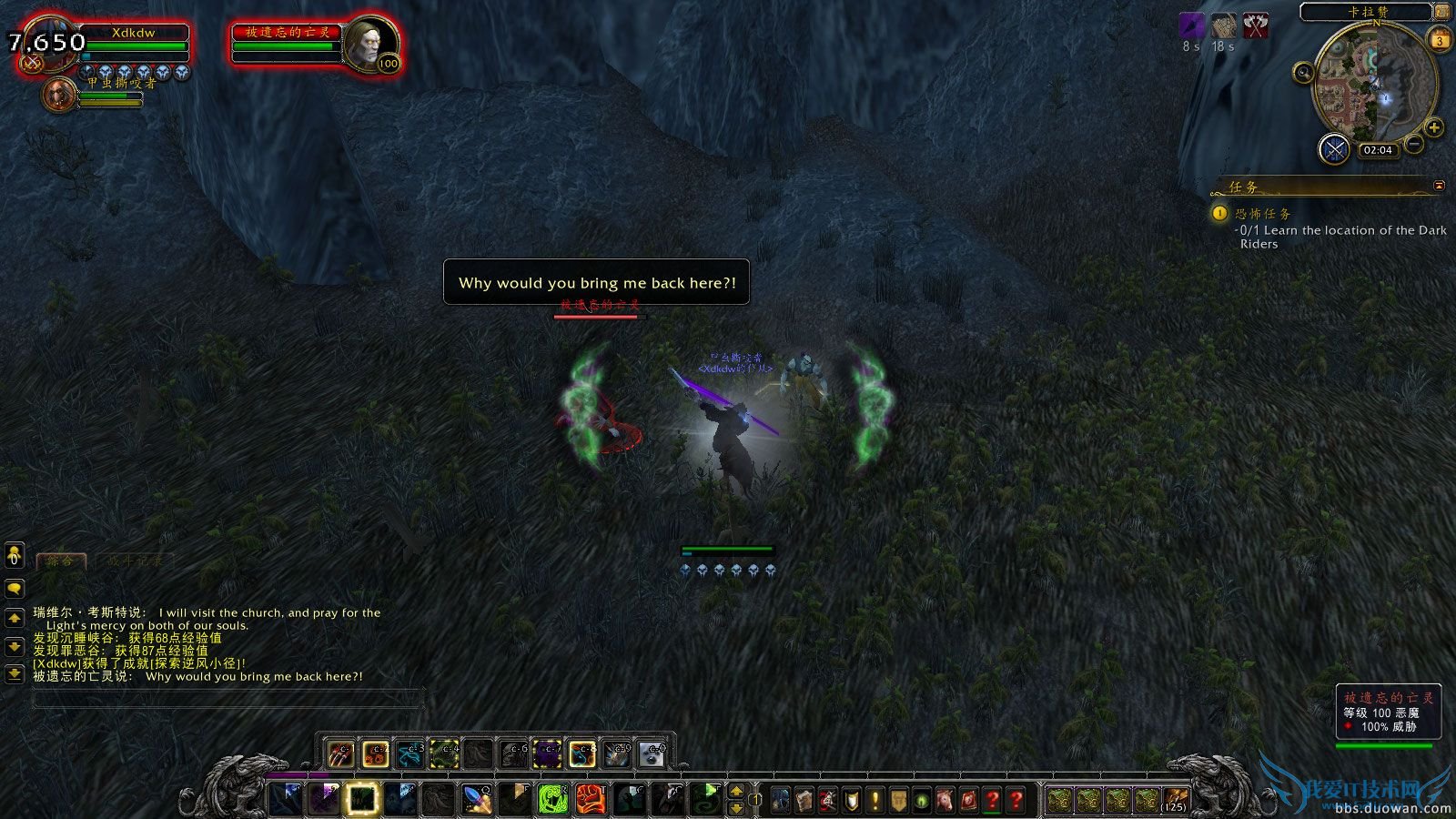This screenshot has height=819, width=1456.
Task: Use the green skull ability on the R key
Action: (551, 797)
